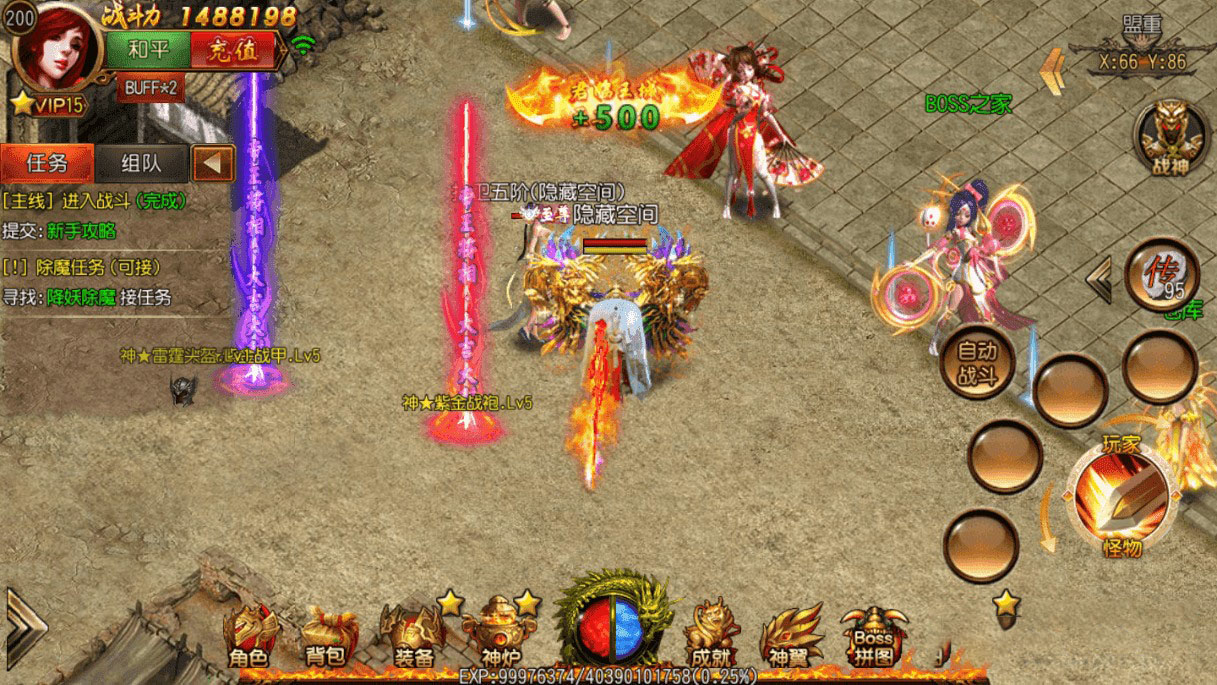Open the 战神 war god icon
Viewport: 1217px width, 685px height.
coord(1171,138)
